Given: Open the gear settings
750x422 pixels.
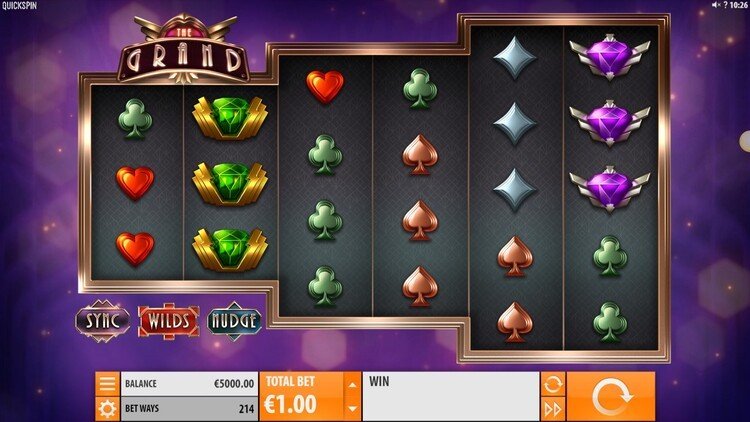Looking at the screenshot, I should point(107,408).
